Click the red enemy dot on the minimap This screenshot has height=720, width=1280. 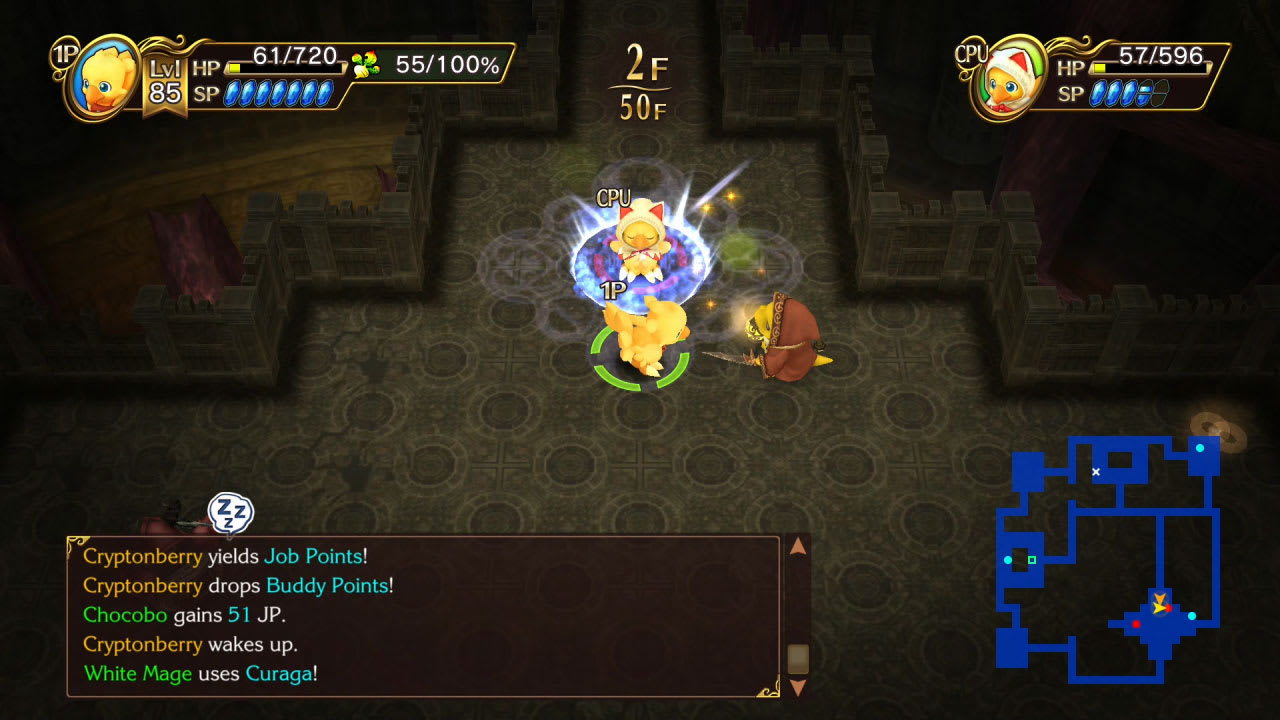click(x=1136, y=623)
